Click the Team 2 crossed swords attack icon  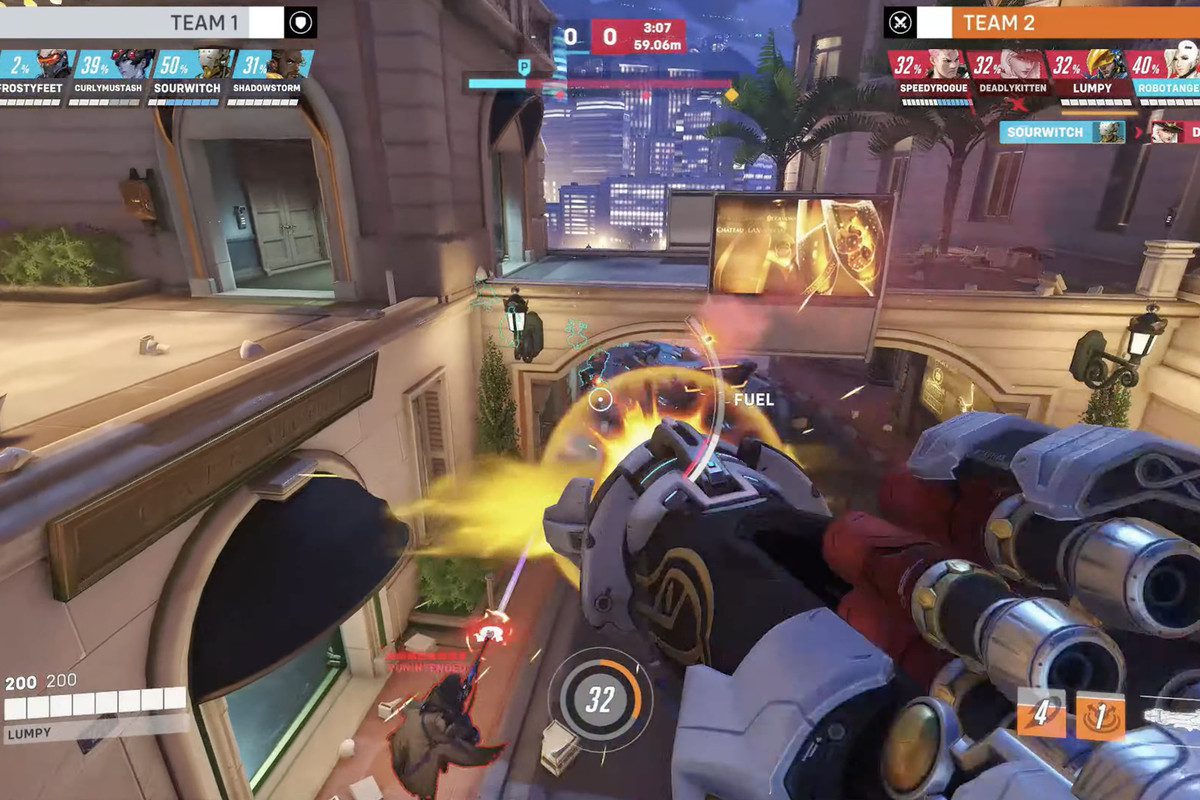900,22
